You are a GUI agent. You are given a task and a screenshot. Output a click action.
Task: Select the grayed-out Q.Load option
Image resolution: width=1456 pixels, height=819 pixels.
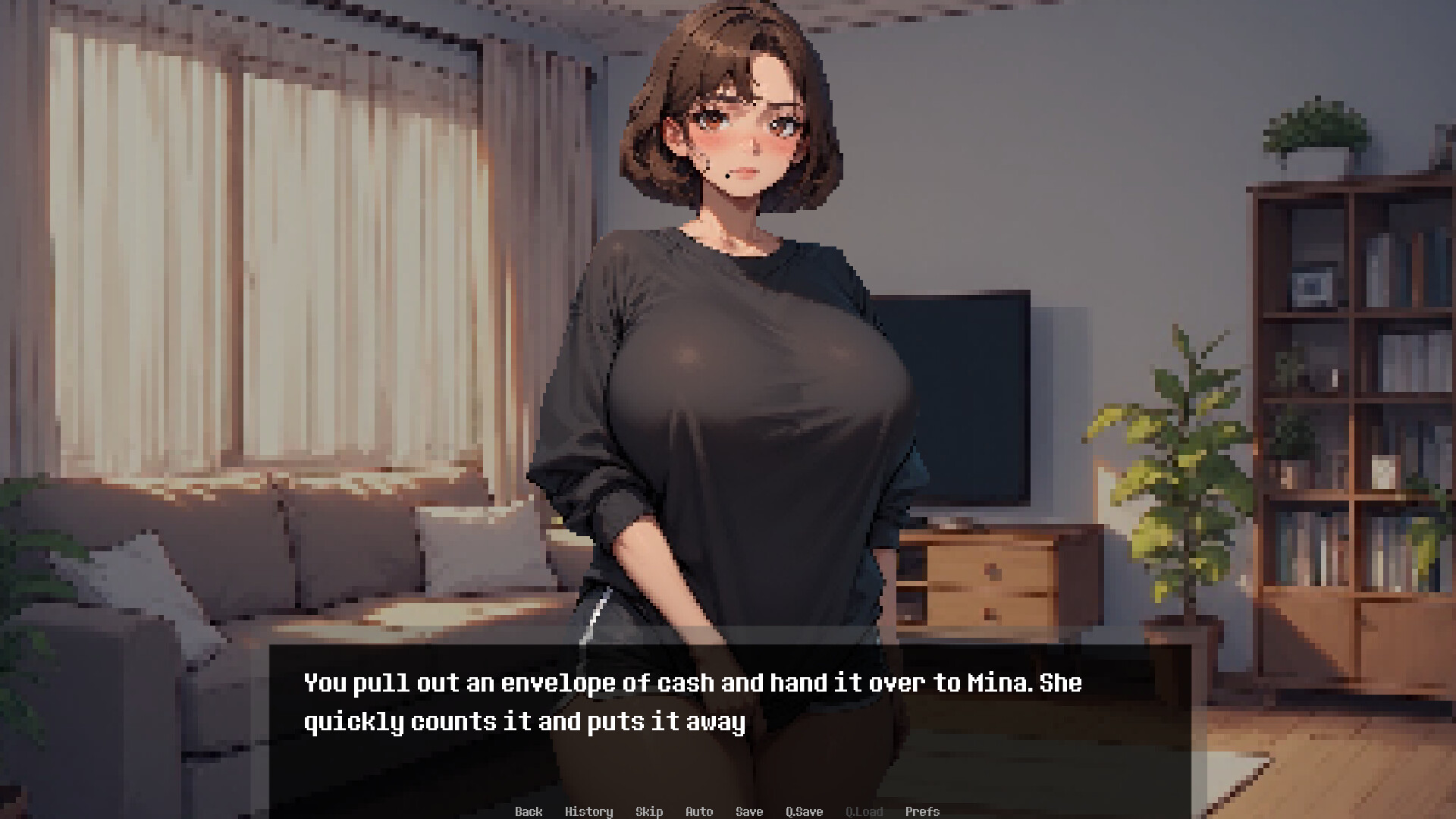click(x=865, y=811)
